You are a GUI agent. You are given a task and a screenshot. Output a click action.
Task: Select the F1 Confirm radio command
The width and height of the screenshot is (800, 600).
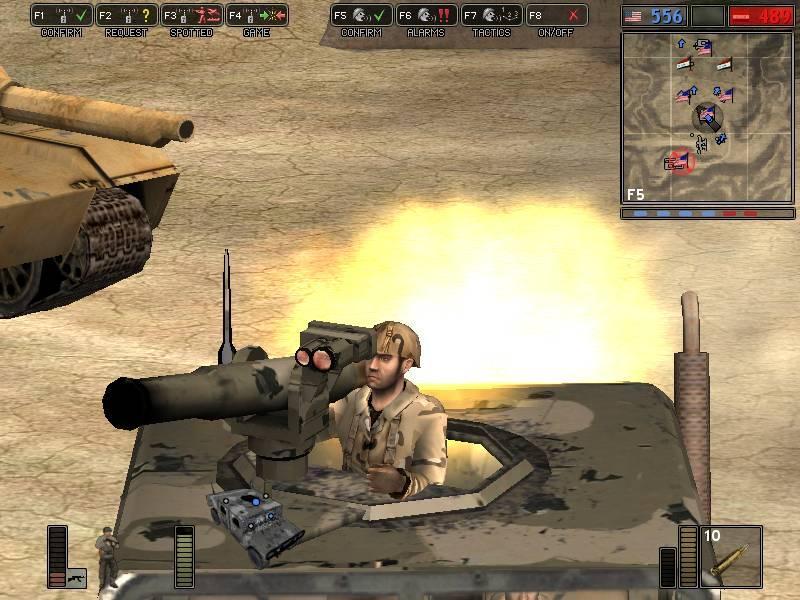click(62, 16)
